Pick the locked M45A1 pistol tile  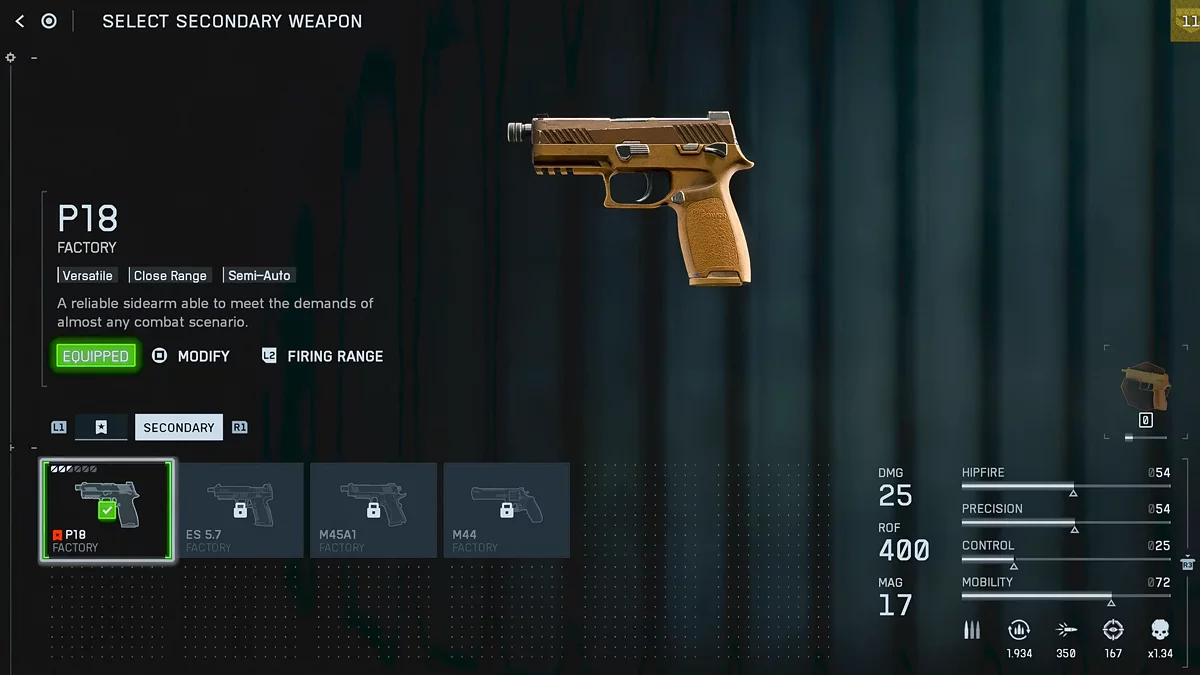373,510
